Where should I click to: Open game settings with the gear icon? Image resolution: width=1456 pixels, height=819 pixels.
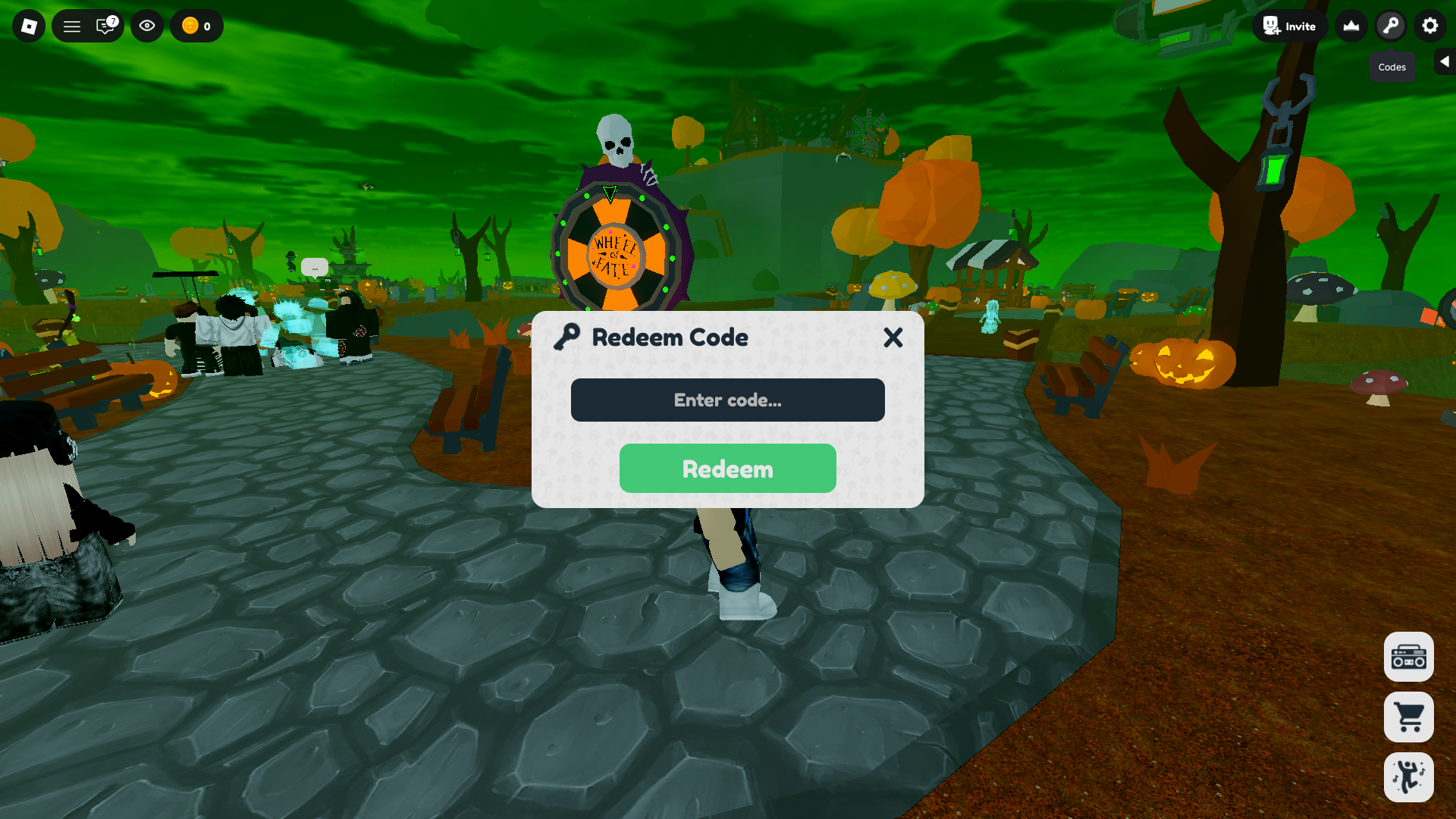(x=1429, y=25)
